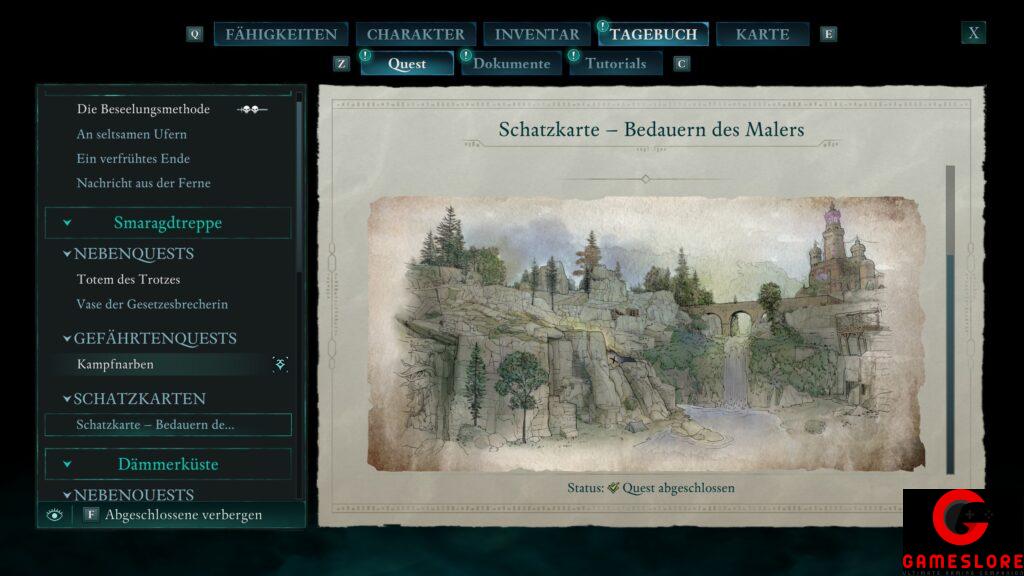Switch to the Quest sub-tab
Viewport: 1024px width, 576px height.
pos(407,64)
